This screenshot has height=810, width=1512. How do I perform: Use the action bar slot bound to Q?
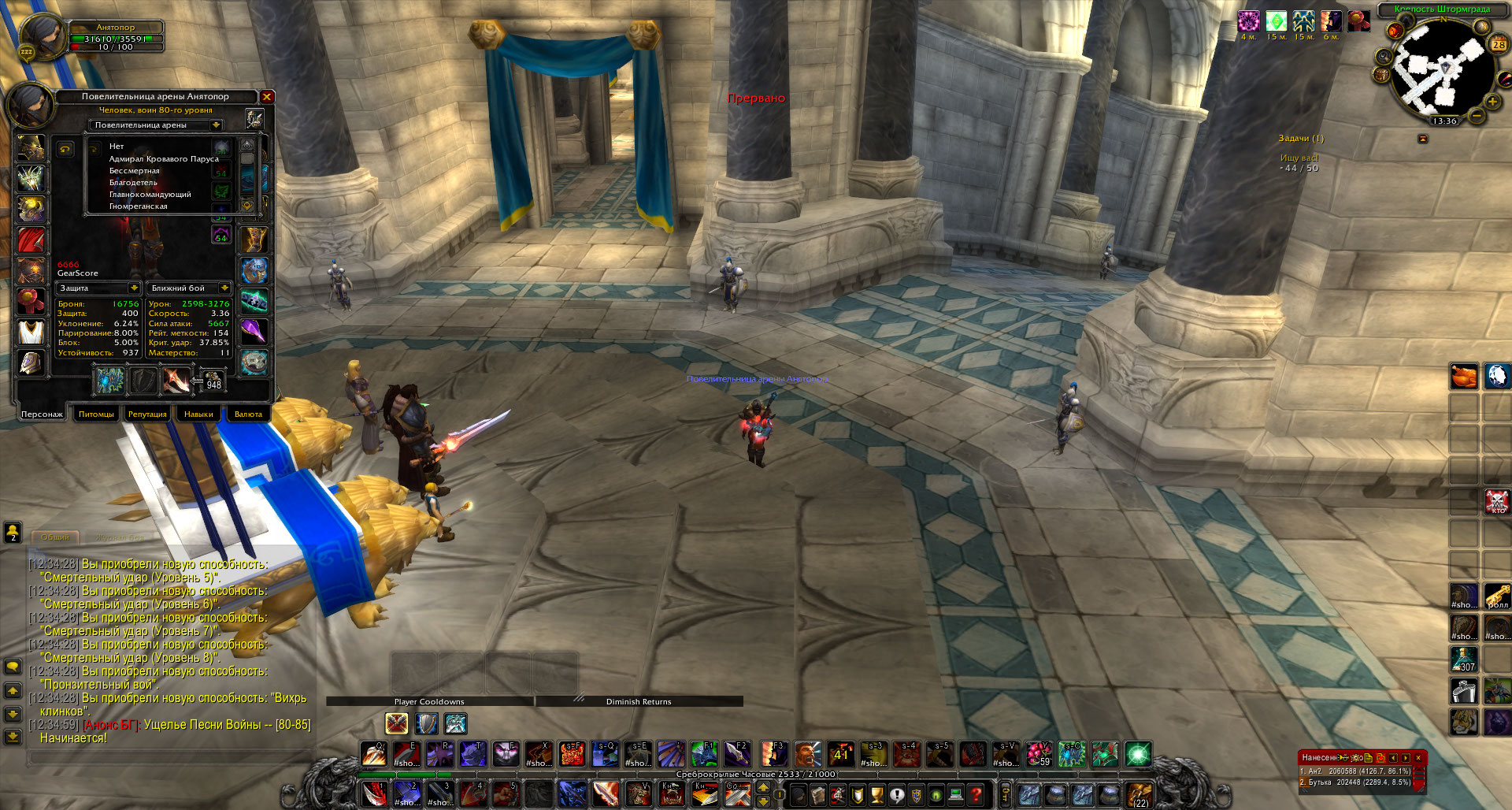pos(373,754)
